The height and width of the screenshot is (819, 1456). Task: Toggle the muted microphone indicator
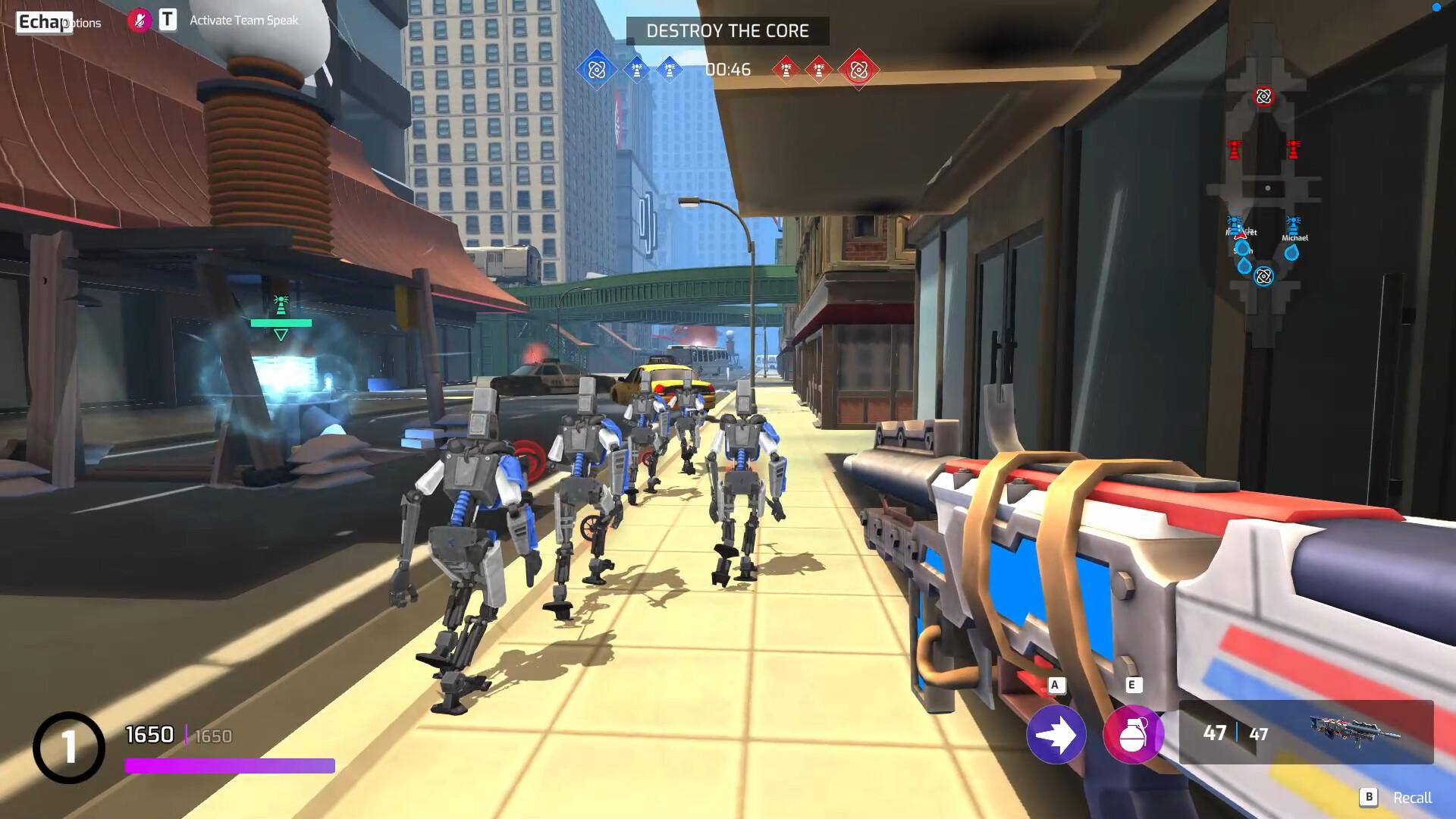139,21
